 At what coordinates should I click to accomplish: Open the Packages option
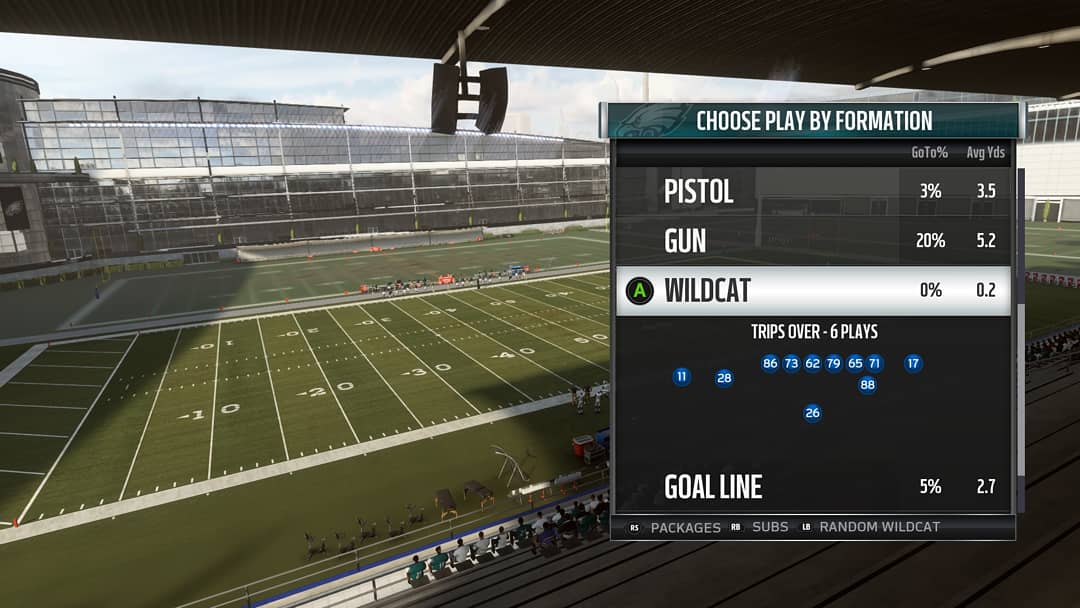685,527
